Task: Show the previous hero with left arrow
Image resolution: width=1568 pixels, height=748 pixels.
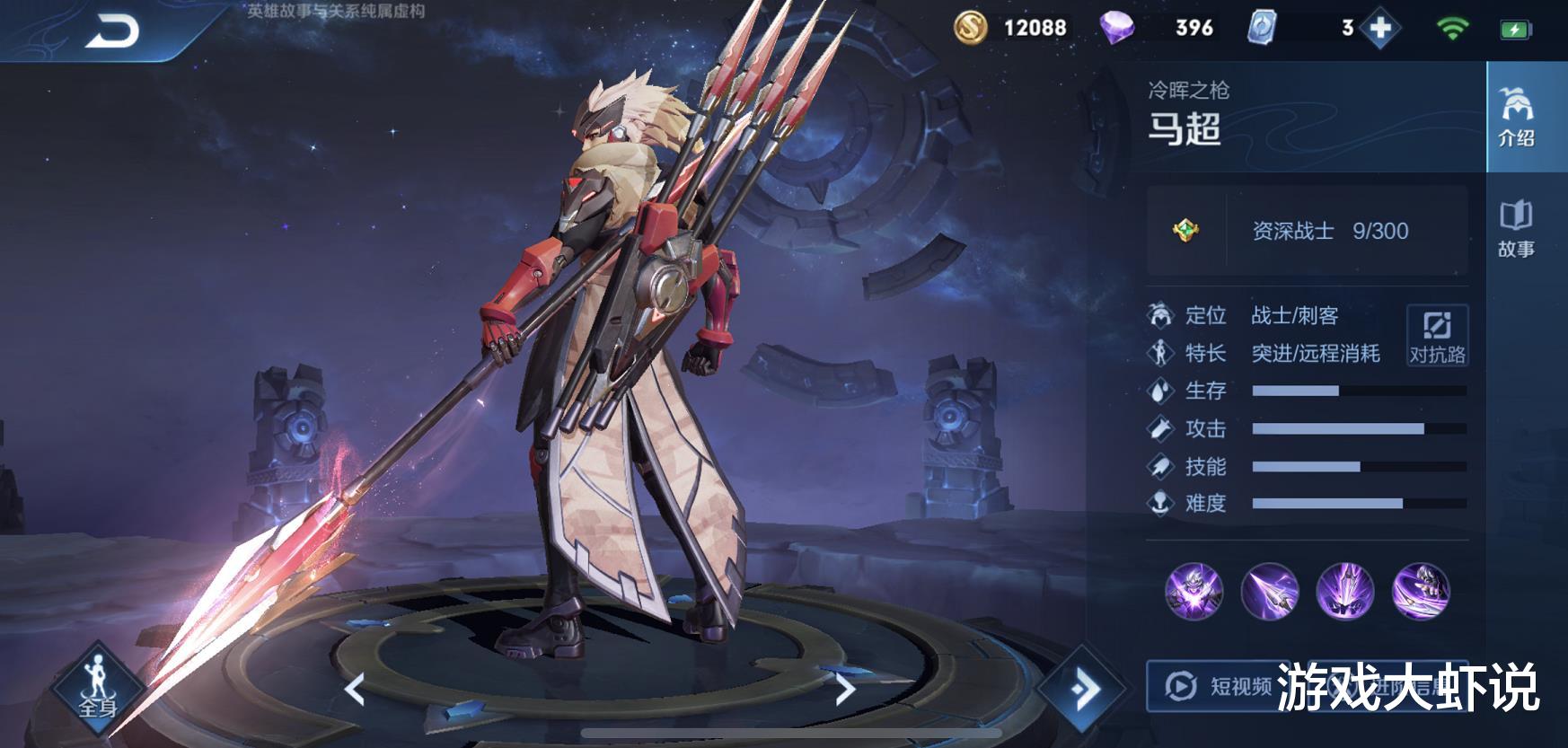Action: pos(355,690)
